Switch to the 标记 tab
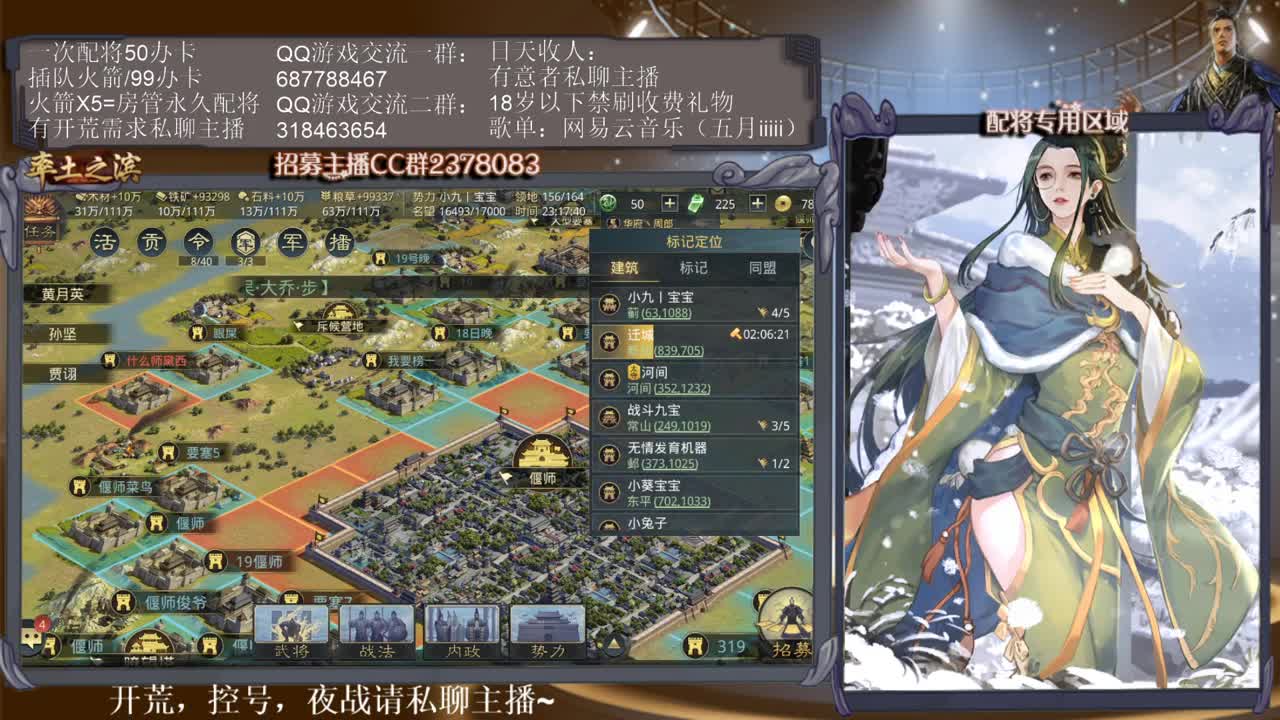 693,266
